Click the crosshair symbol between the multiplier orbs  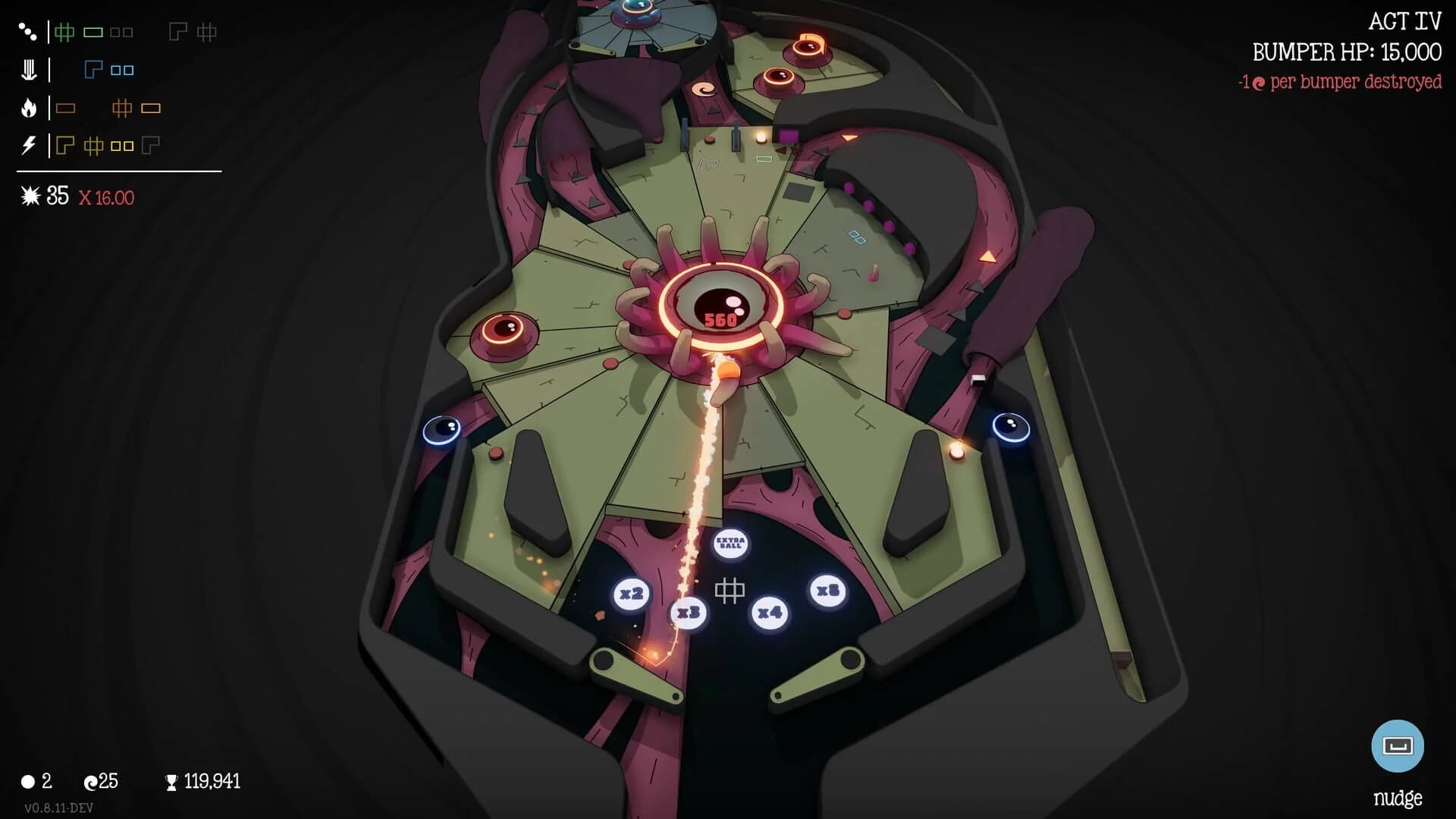click(730, 589)
